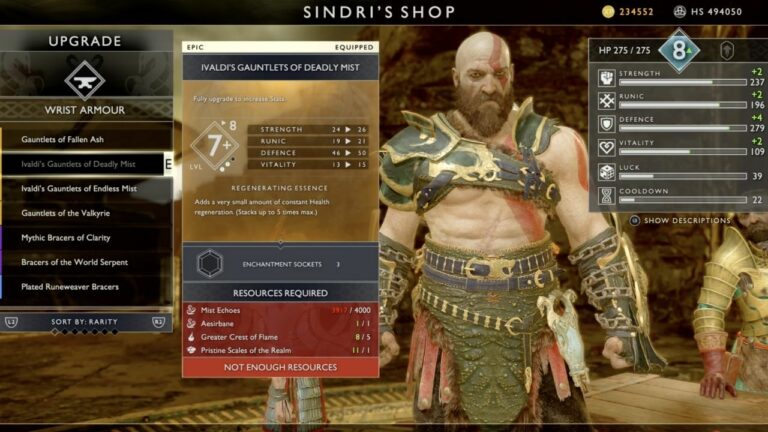
Task: Click the Wrist Armour category header
Action: (x=84, y=110)
